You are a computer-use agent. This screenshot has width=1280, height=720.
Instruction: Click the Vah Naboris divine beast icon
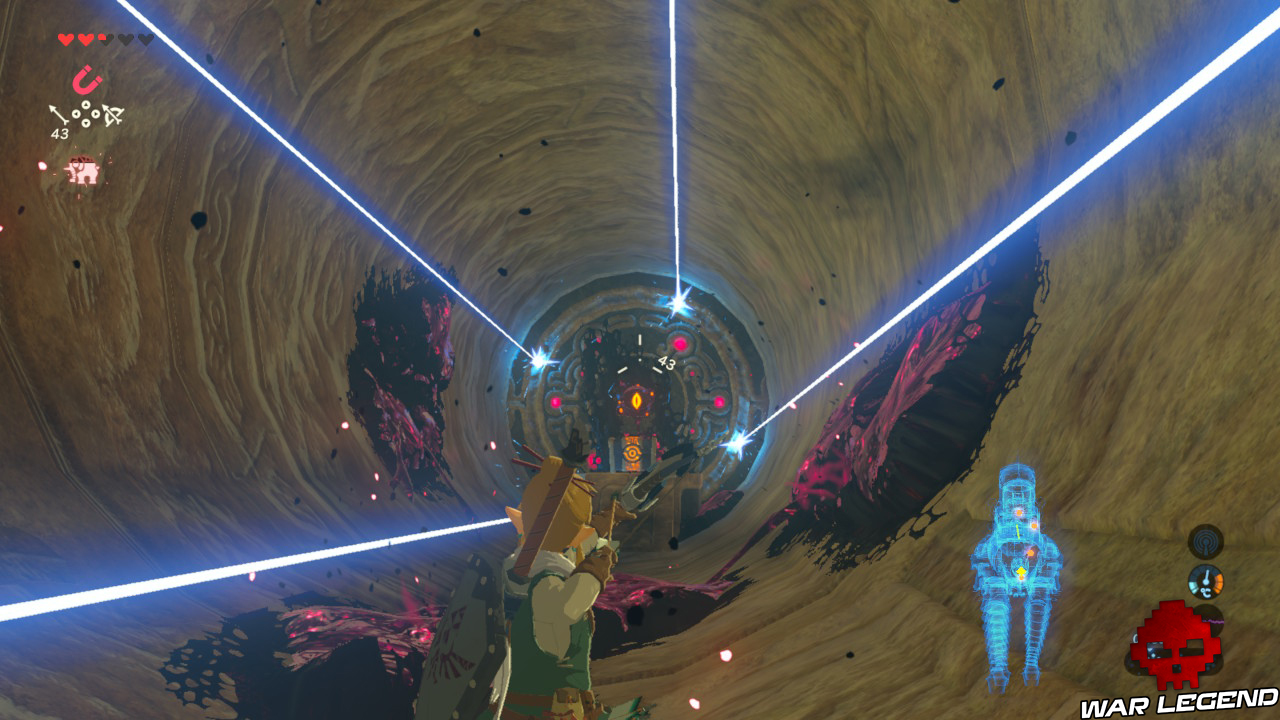click(83, 169)
